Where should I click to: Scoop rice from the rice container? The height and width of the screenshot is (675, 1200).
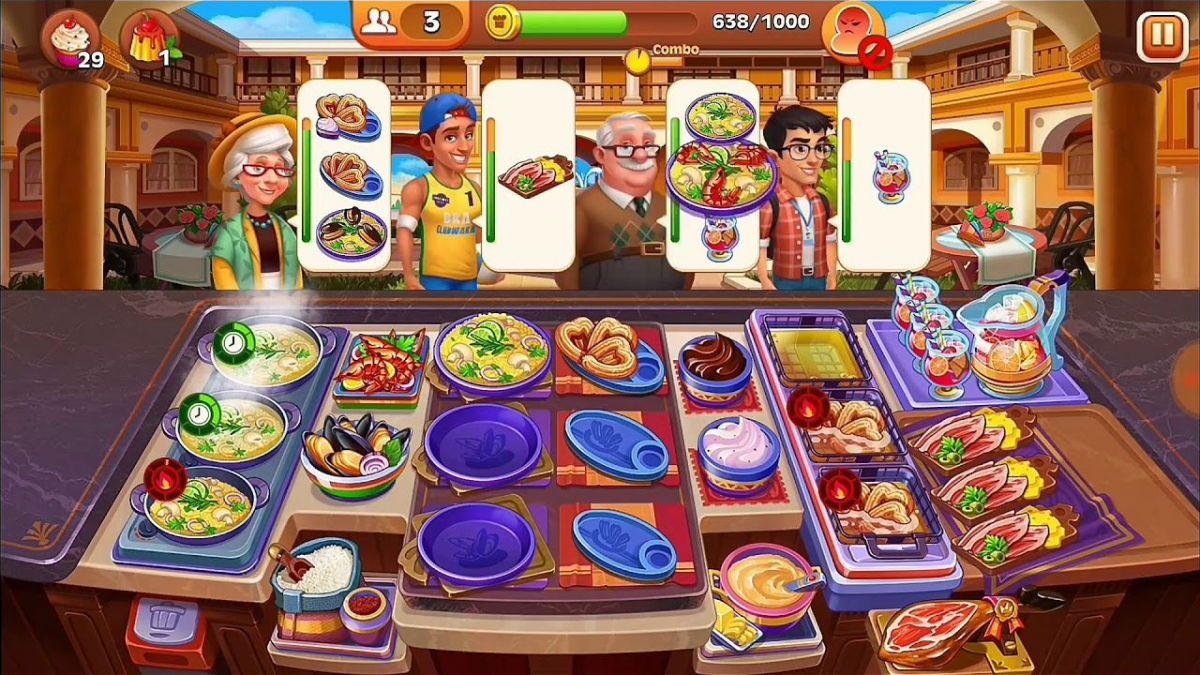pos(320,570)
